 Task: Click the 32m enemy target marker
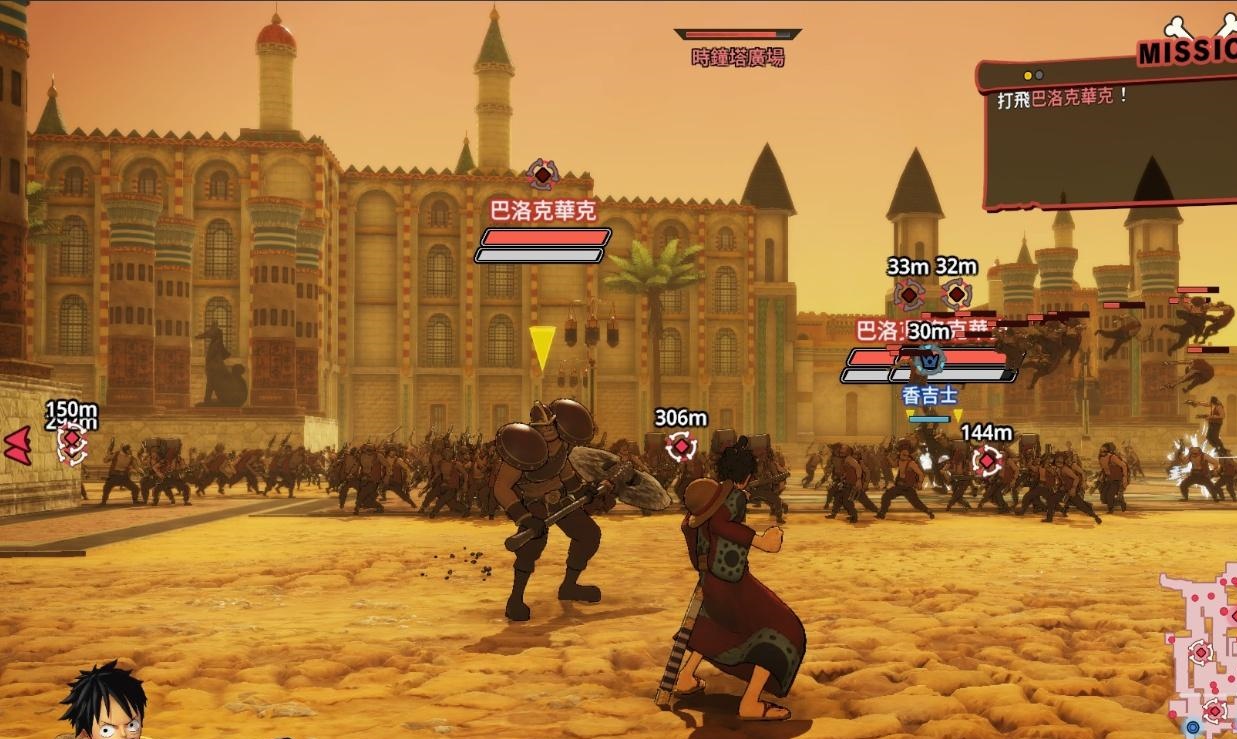(956, 294)
